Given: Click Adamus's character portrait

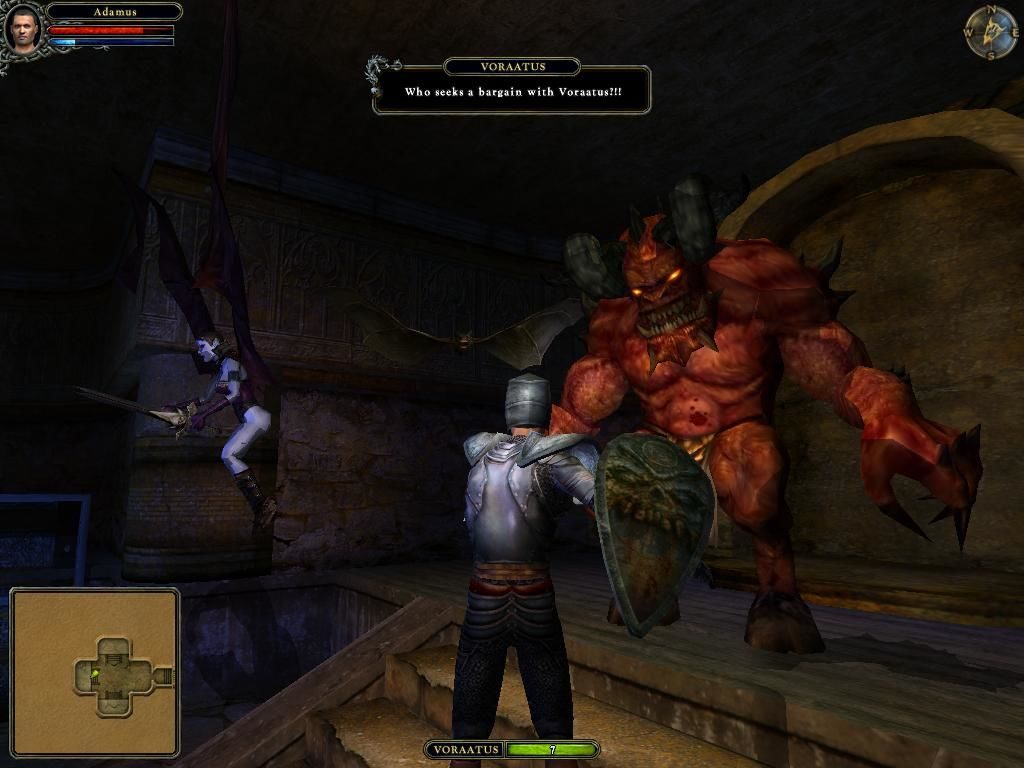Looking at the screenshot, I should click(23, 27).
